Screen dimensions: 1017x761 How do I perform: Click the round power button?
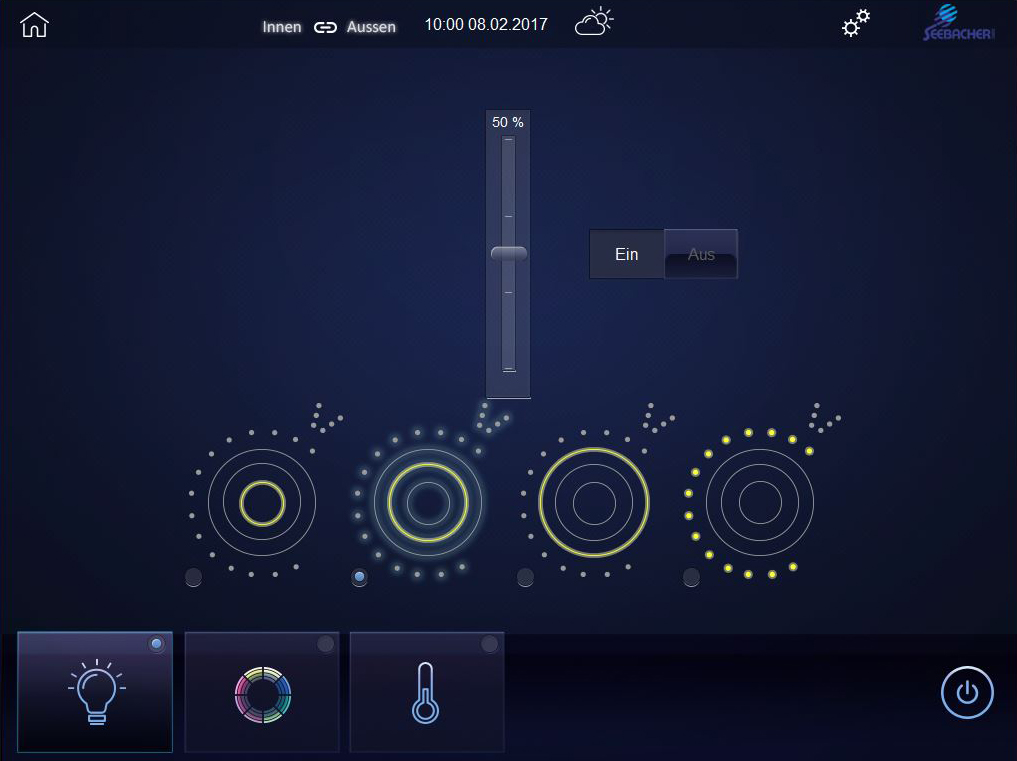(x=967, y=692)
